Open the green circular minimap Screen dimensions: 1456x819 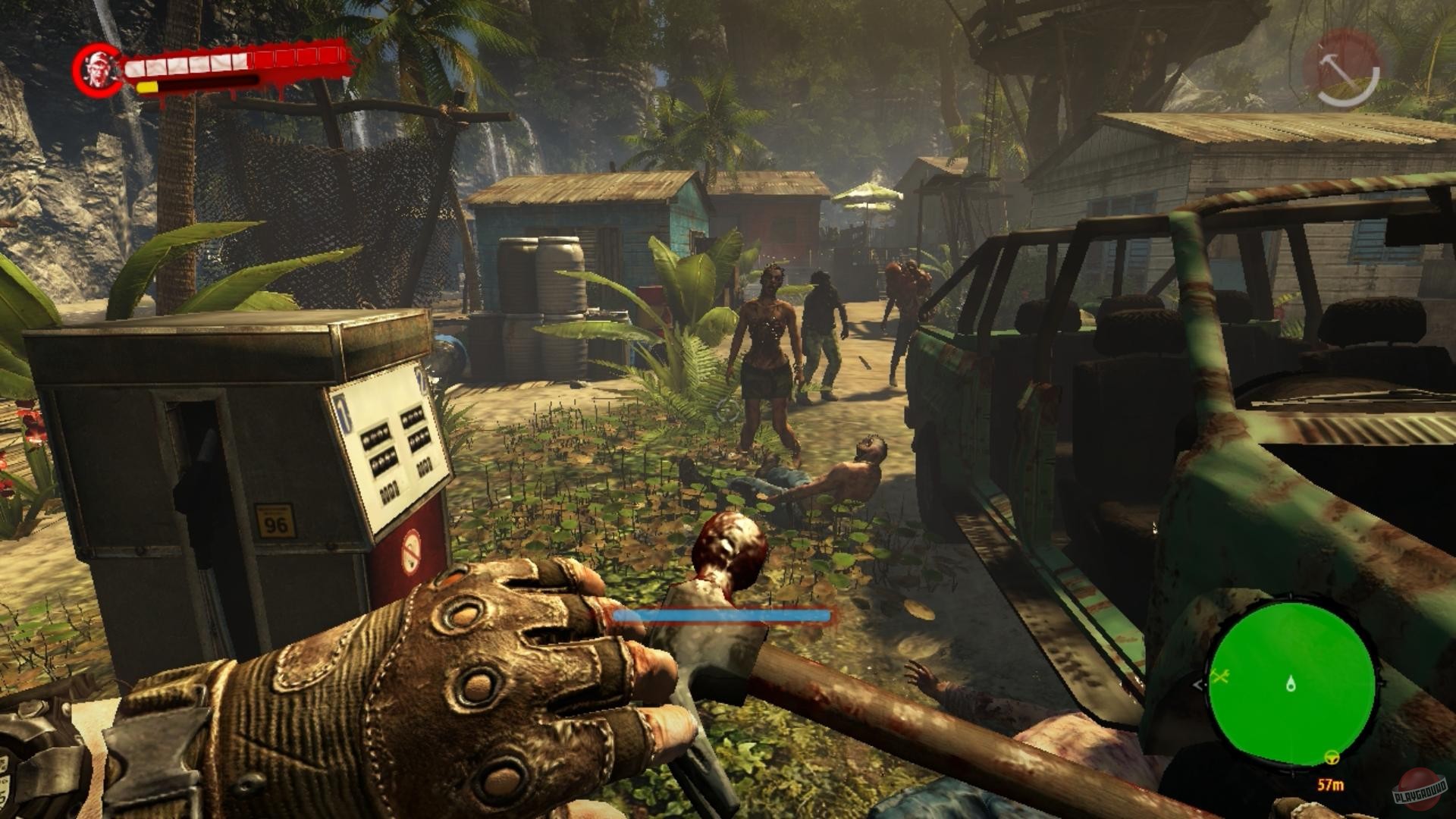click(1291, 684)
